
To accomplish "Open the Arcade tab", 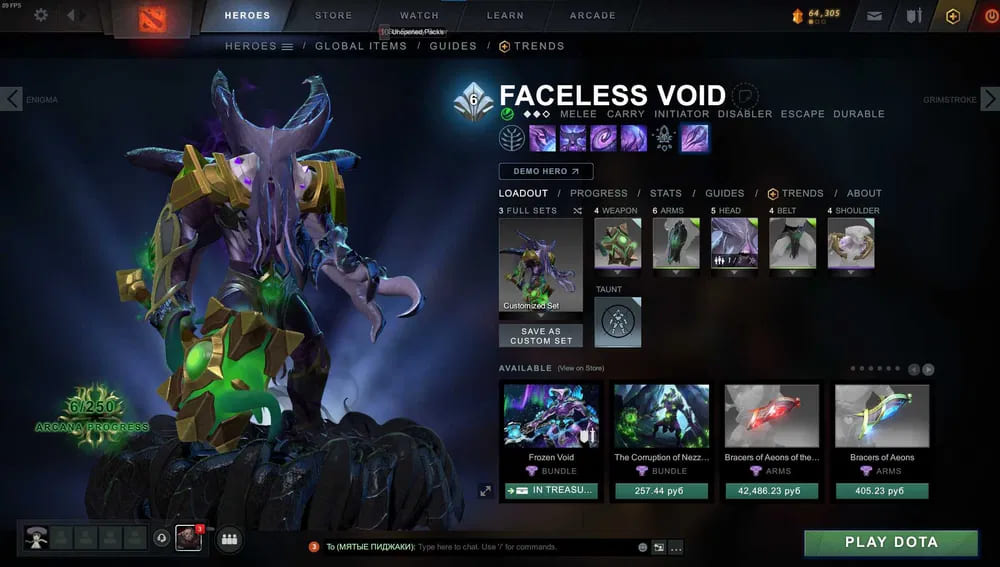I will click(x=592, y=15).
